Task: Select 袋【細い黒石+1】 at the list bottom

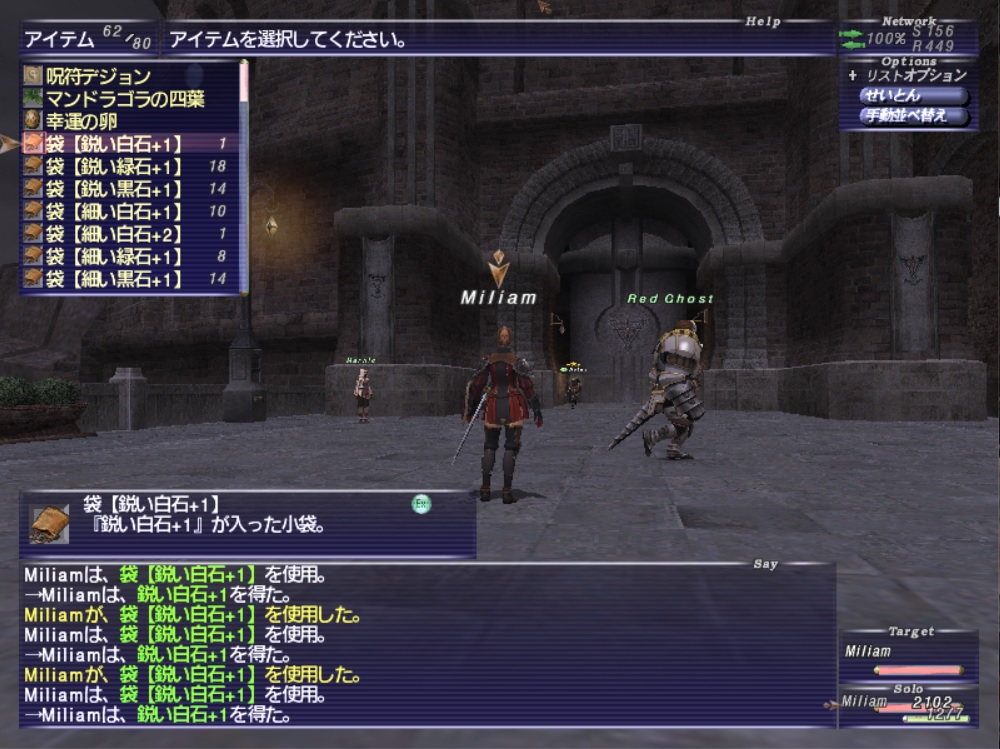Action: point(114,279)
